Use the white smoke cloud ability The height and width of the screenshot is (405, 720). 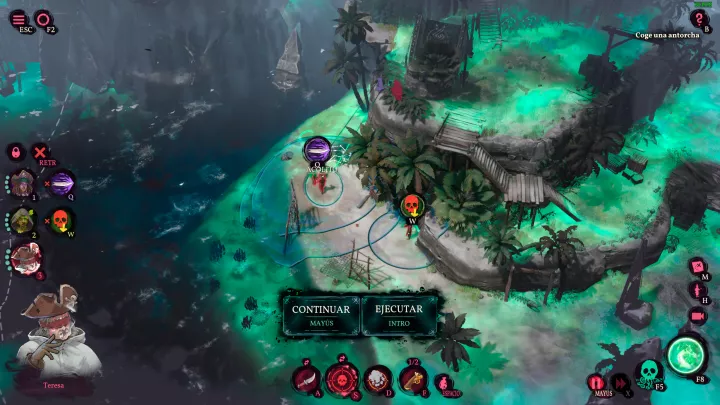[x=377, y=380]
